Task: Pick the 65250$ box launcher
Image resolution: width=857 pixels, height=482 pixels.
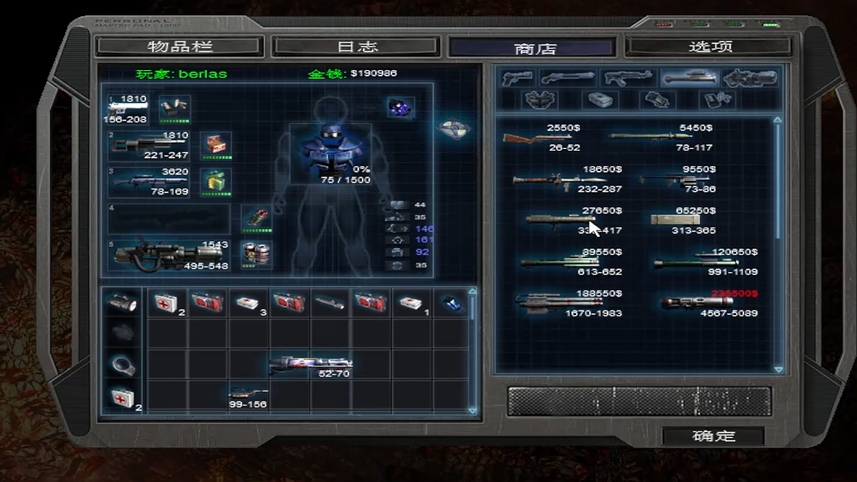Action: point(680,220)
